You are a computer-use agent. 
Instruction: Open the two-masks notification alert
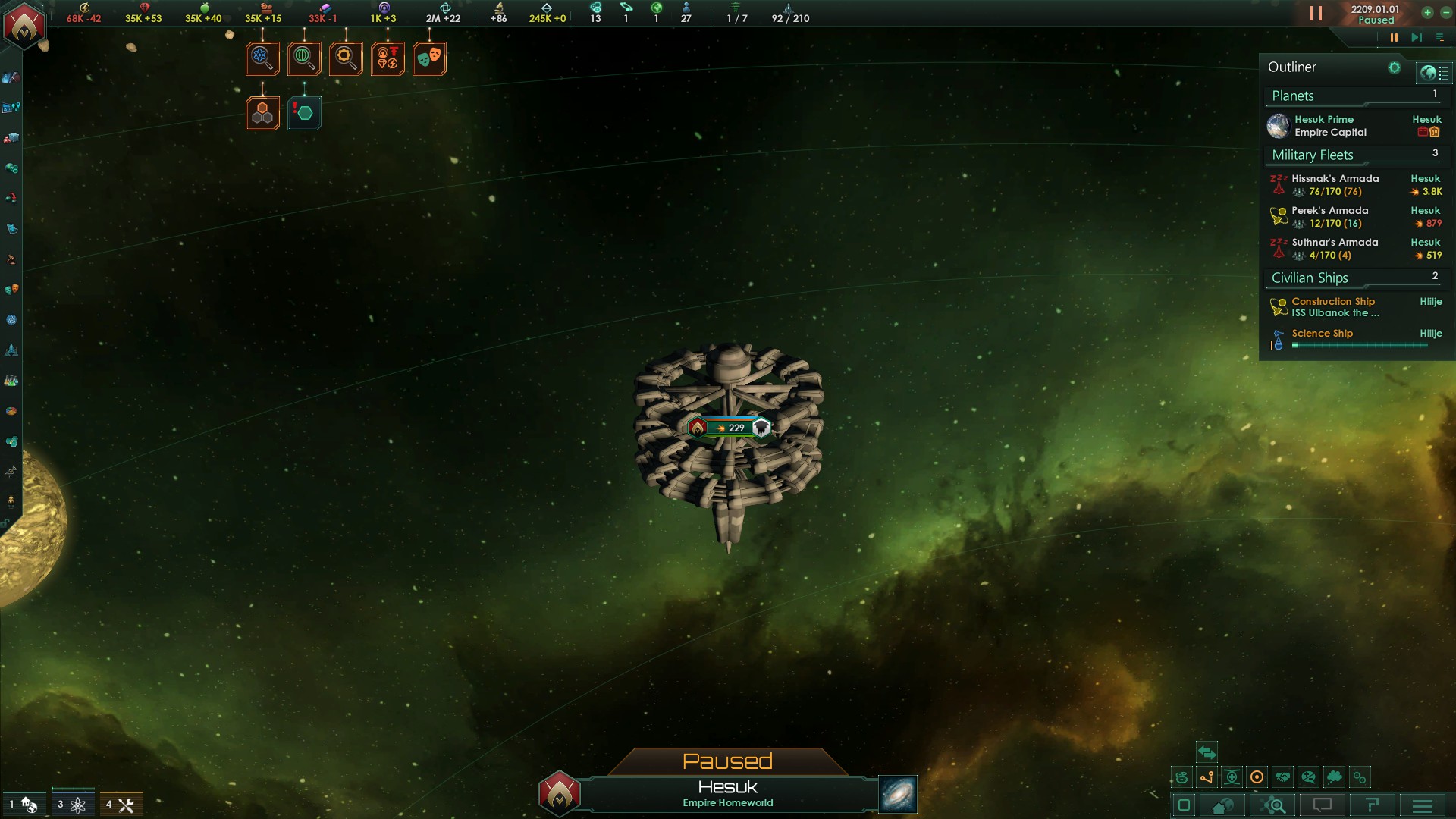429,58
